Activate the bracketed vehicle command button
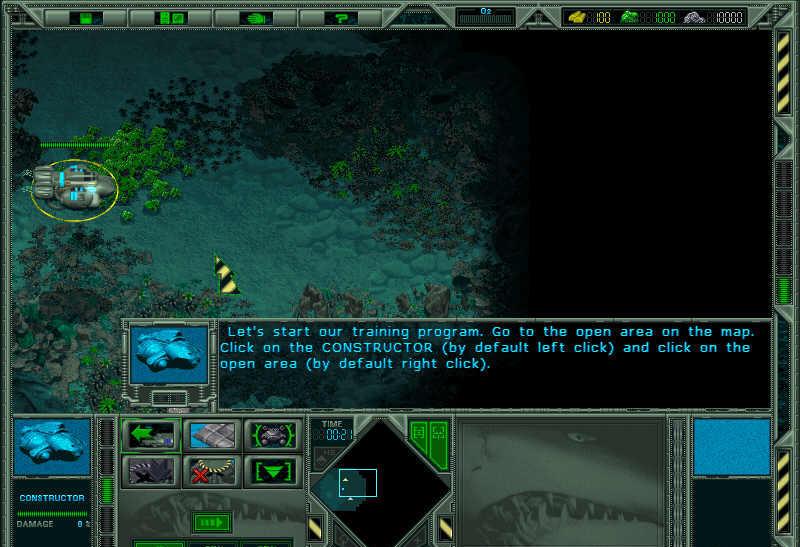 point(271,436)
